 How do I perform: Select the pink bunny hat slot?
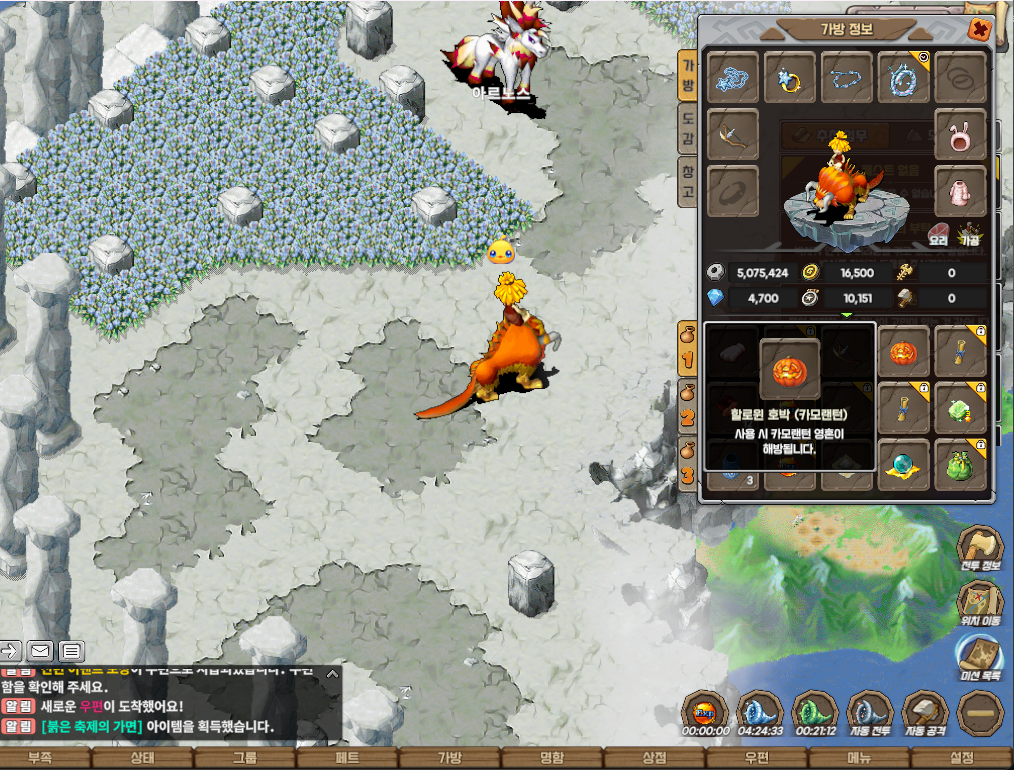[x=960, y=134]
